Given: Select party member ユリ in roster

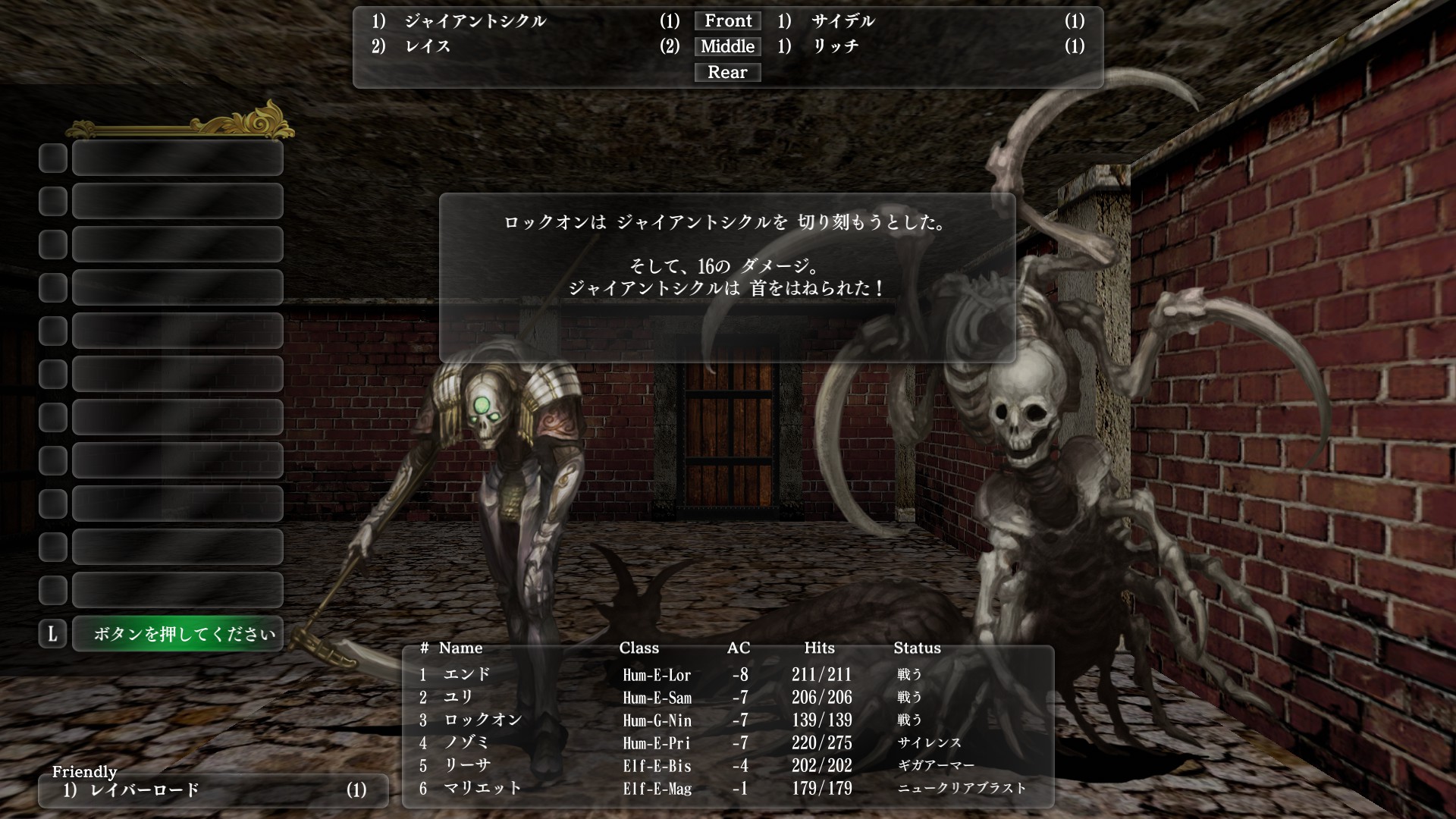Looking at the screenshot, I should tap(461, 697).
